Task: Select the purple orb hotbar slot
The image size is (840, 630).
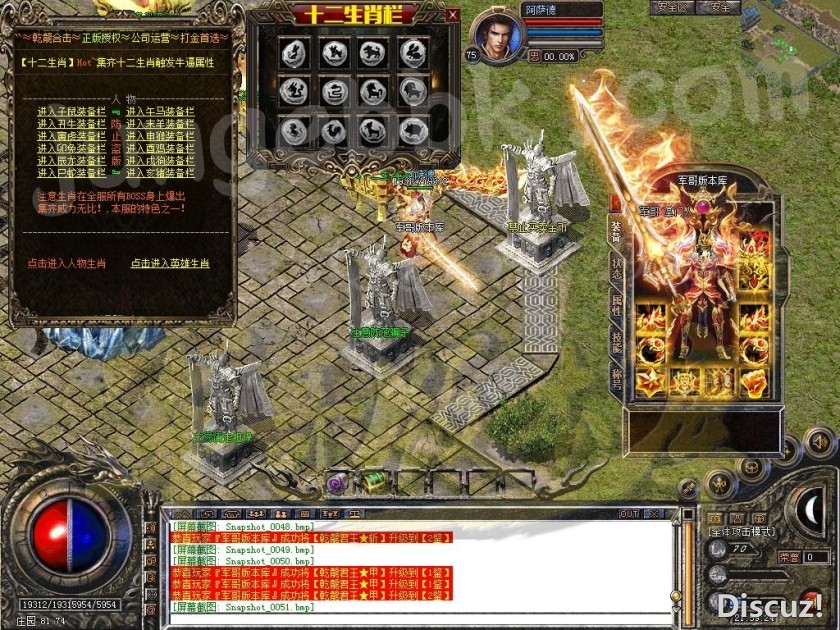Action: pos(337,483)
